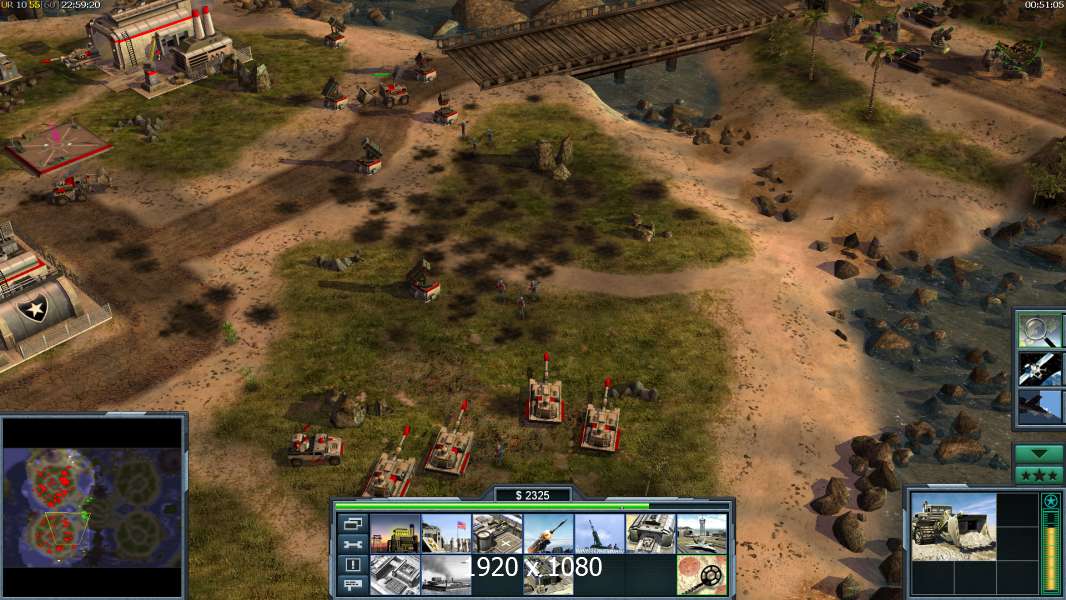Open the three-star general promotions button
The width and height of the screenshot is (1066, 600).
1038,474
